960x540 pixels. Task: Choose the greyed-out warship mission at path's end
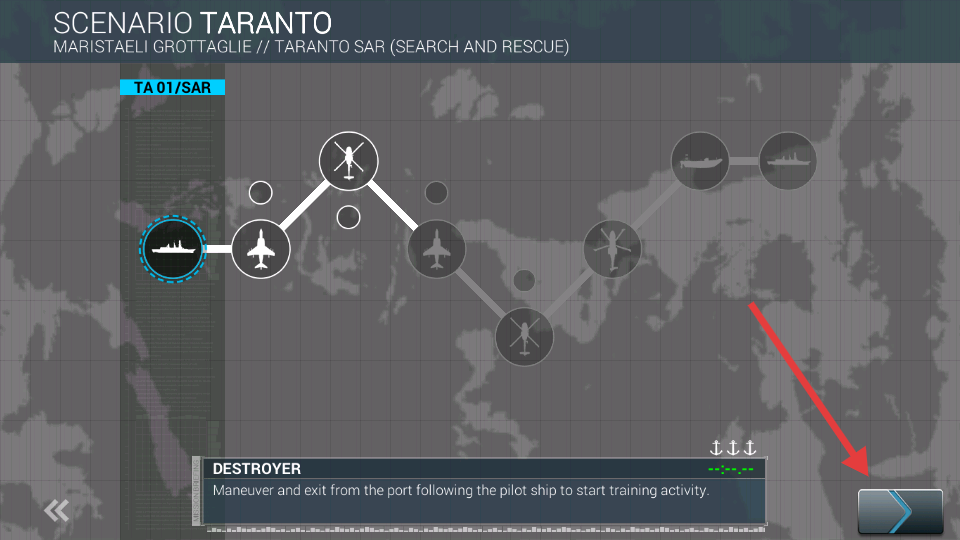coord(788,160)
